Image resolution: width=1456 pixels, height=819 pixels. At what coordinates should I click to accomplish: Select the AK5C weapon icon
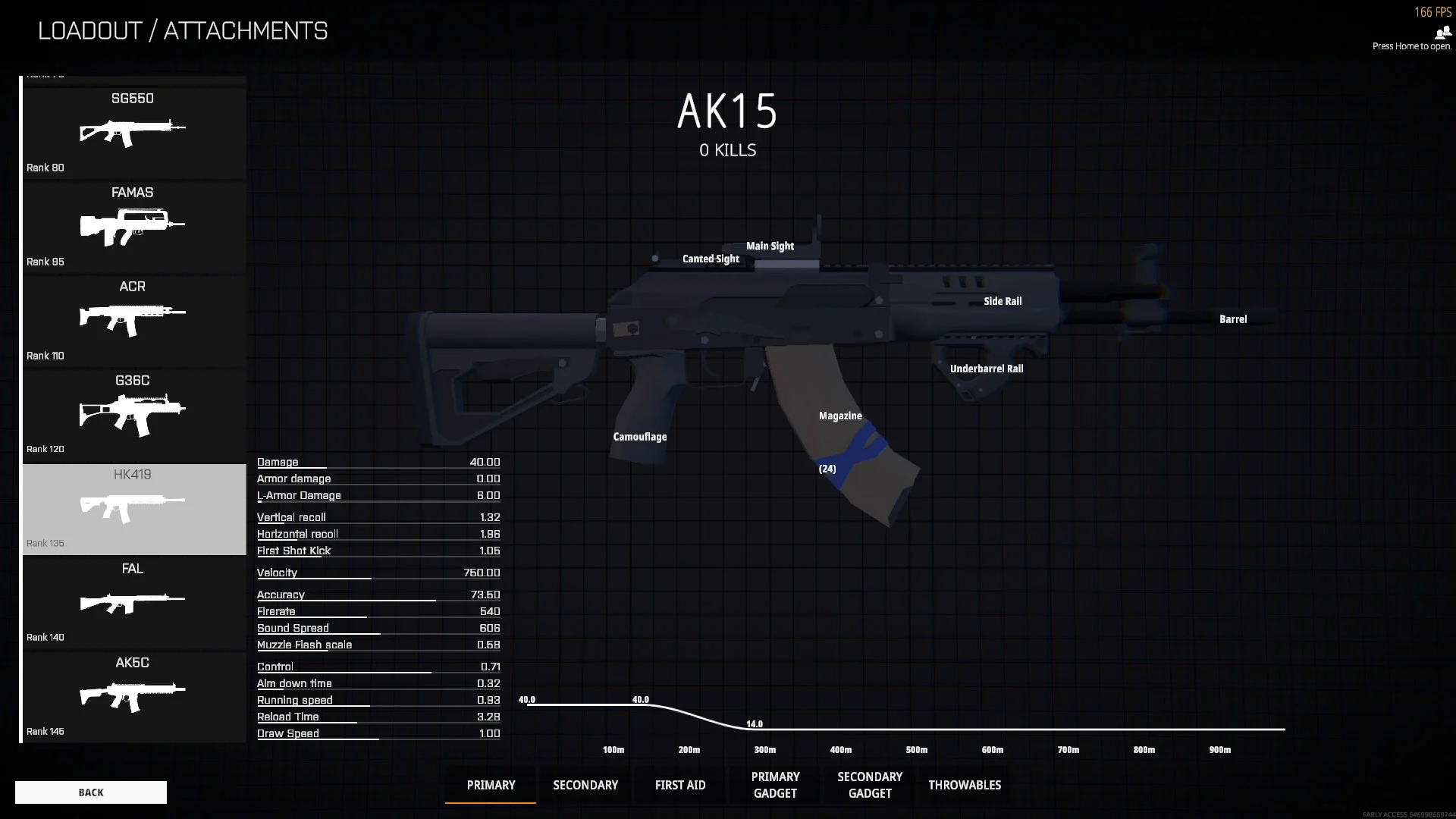tap(133, 695)
